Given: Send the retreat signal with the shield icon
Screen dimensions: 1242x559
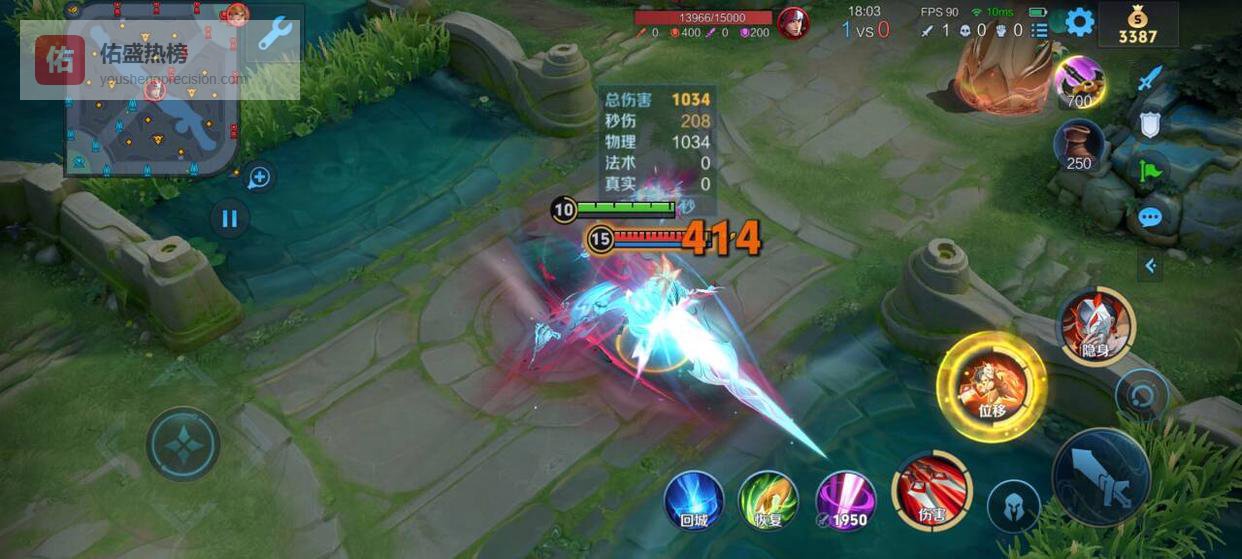Looking at the screenshot, I should coord(1150,124).
